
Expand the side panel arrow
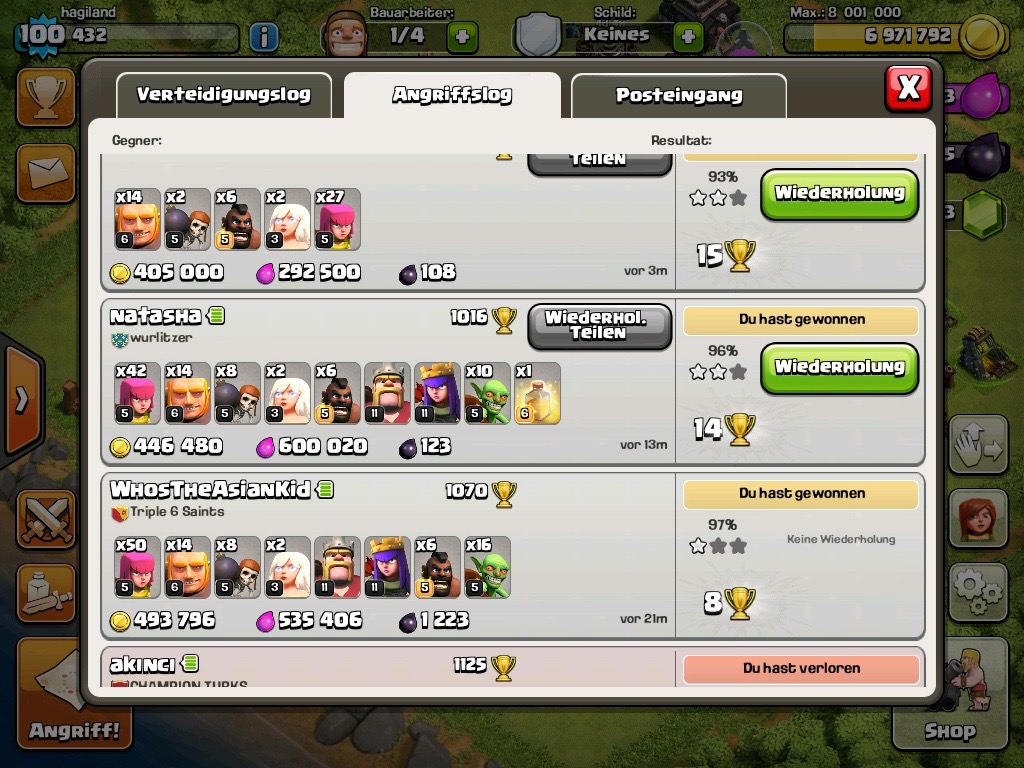(20, 400)
